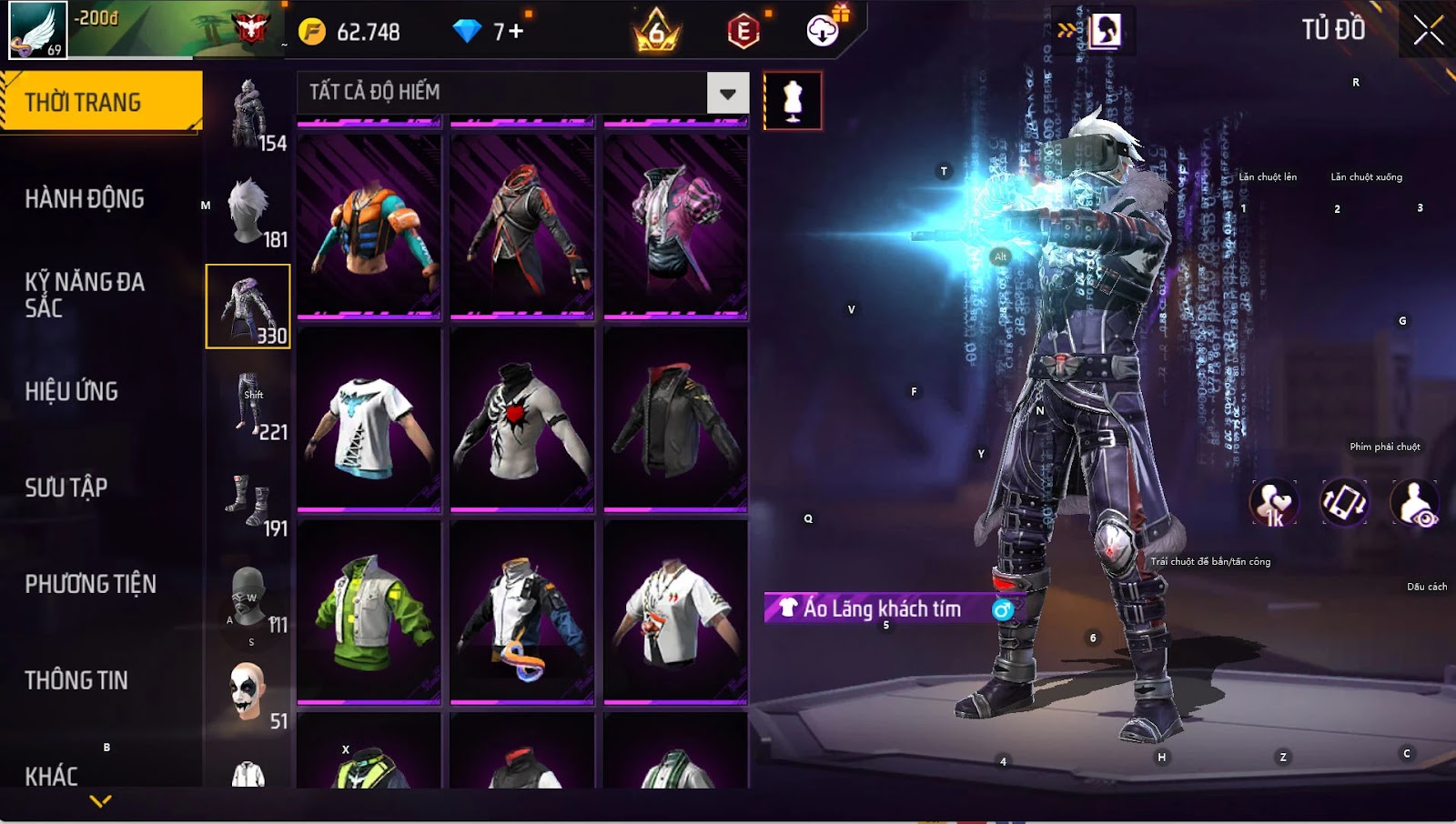Open the Tất Cả Độ Hiếm rarity dropdown

pos(727,93)
